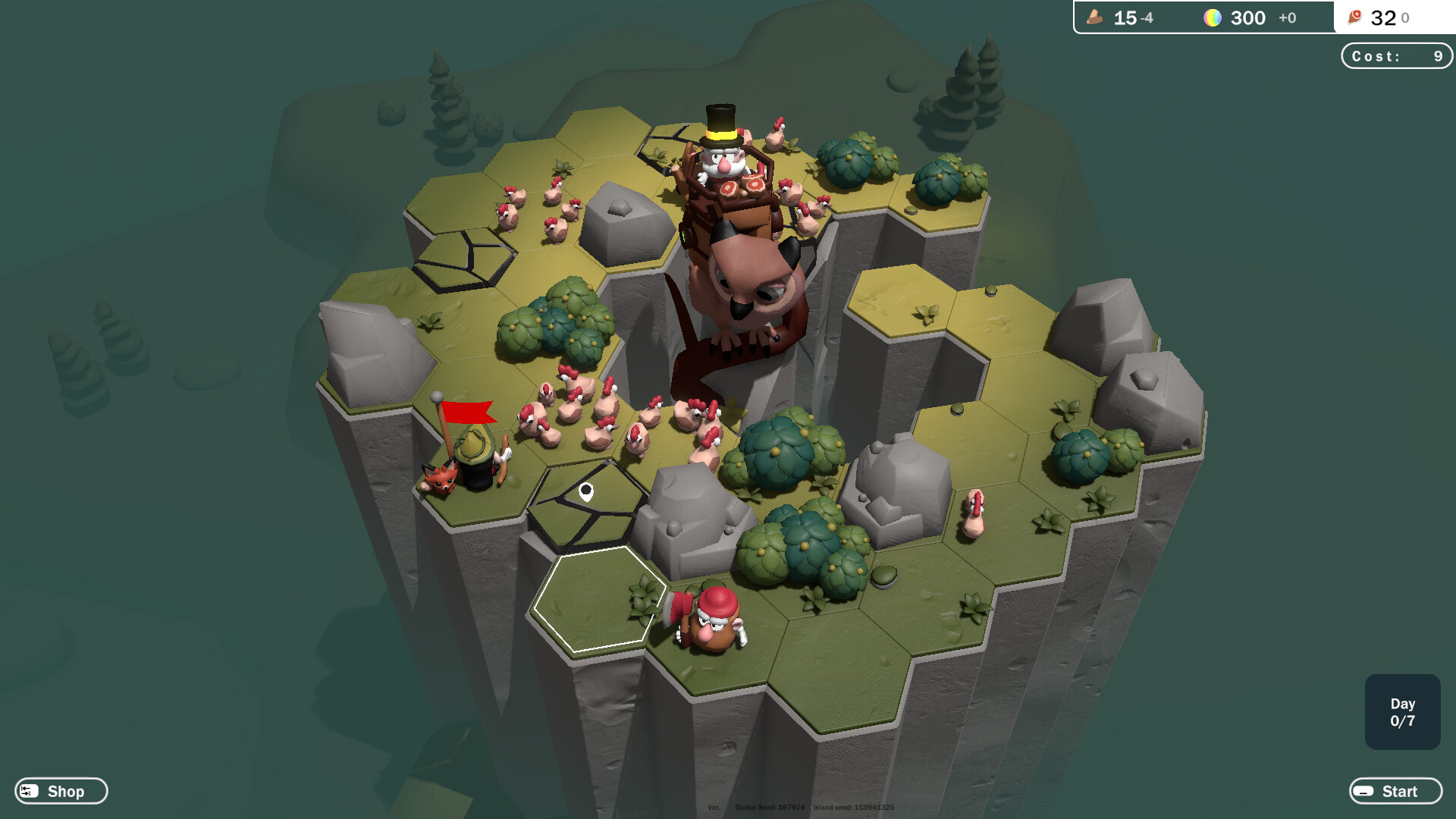Select the rainbow orb currency icon
Screen dimensions: 1456x819
pos(1214,17)
